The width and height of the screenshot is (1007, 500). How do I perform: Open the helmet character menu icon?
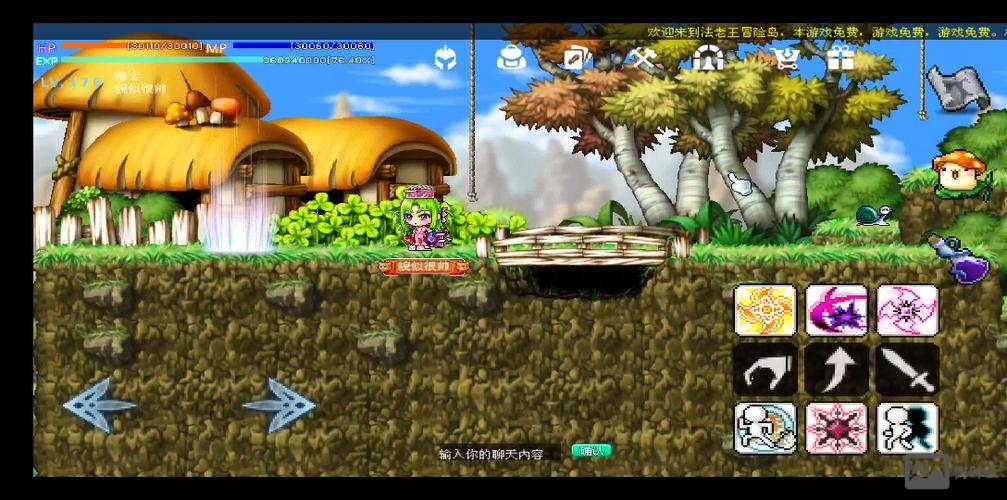(445, 59)
